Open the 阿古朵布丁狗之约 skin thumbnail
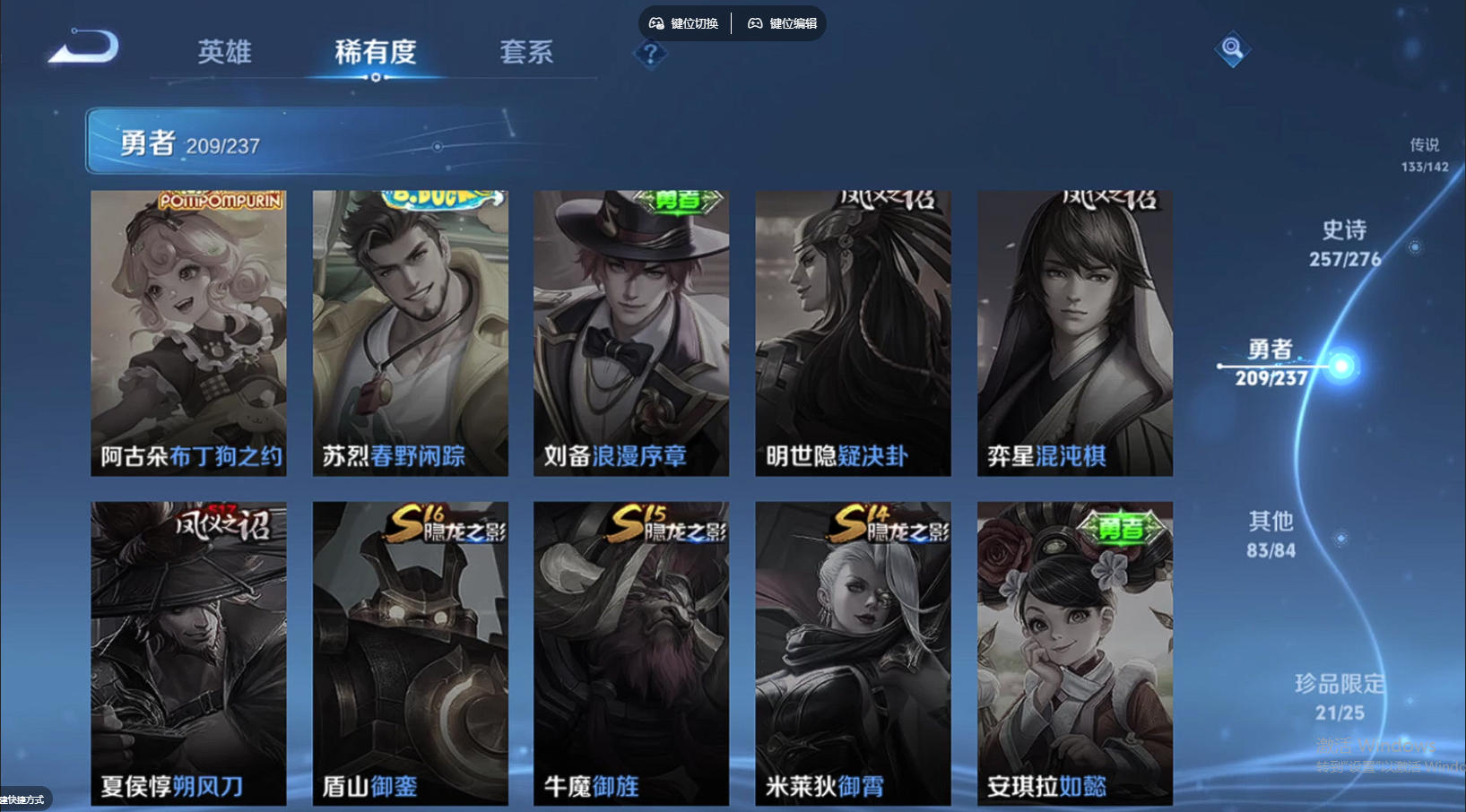Viewport: 1466px width, 812px height. coord(187,332)
